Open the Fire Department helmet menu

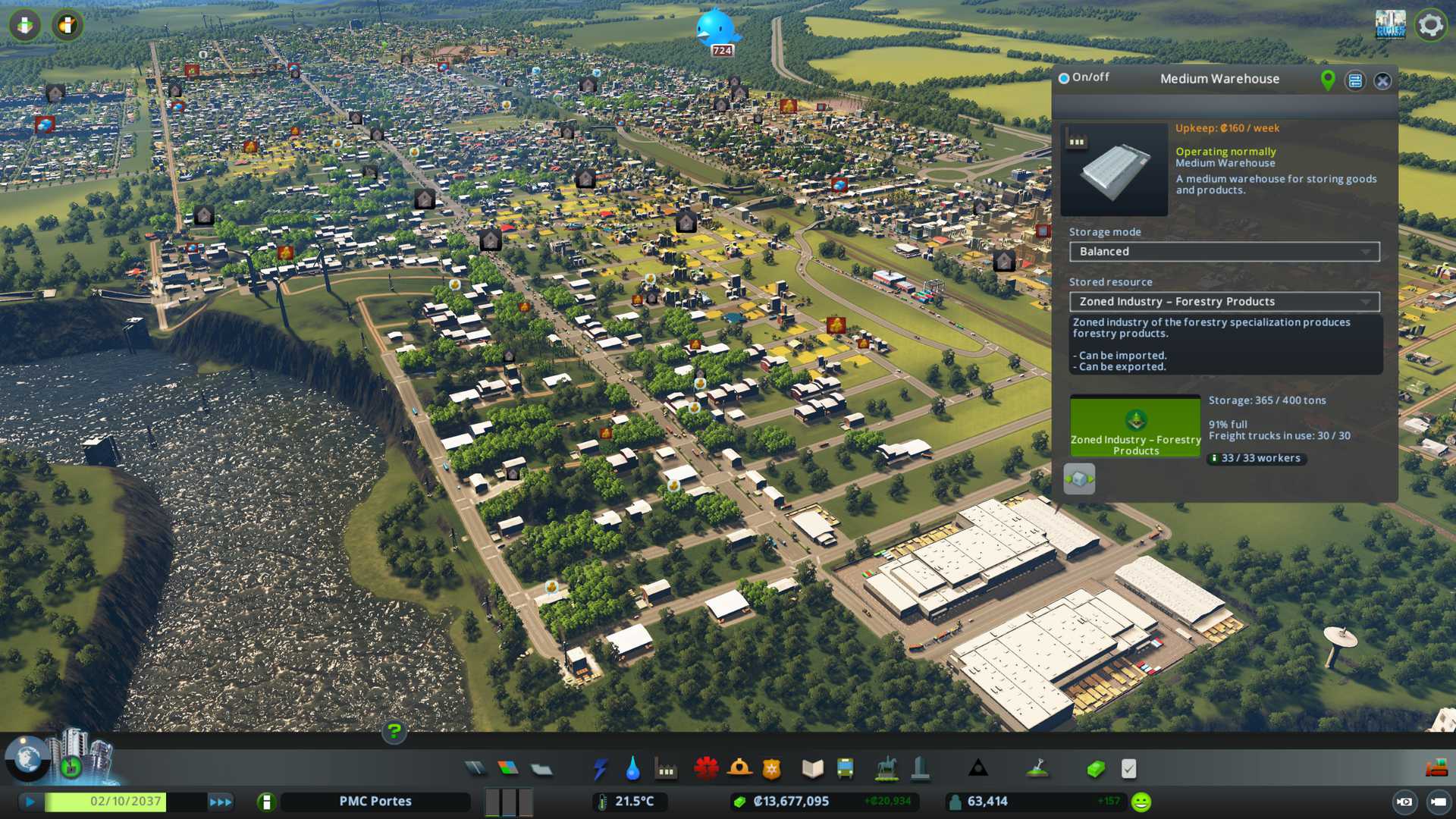point(739,769)
